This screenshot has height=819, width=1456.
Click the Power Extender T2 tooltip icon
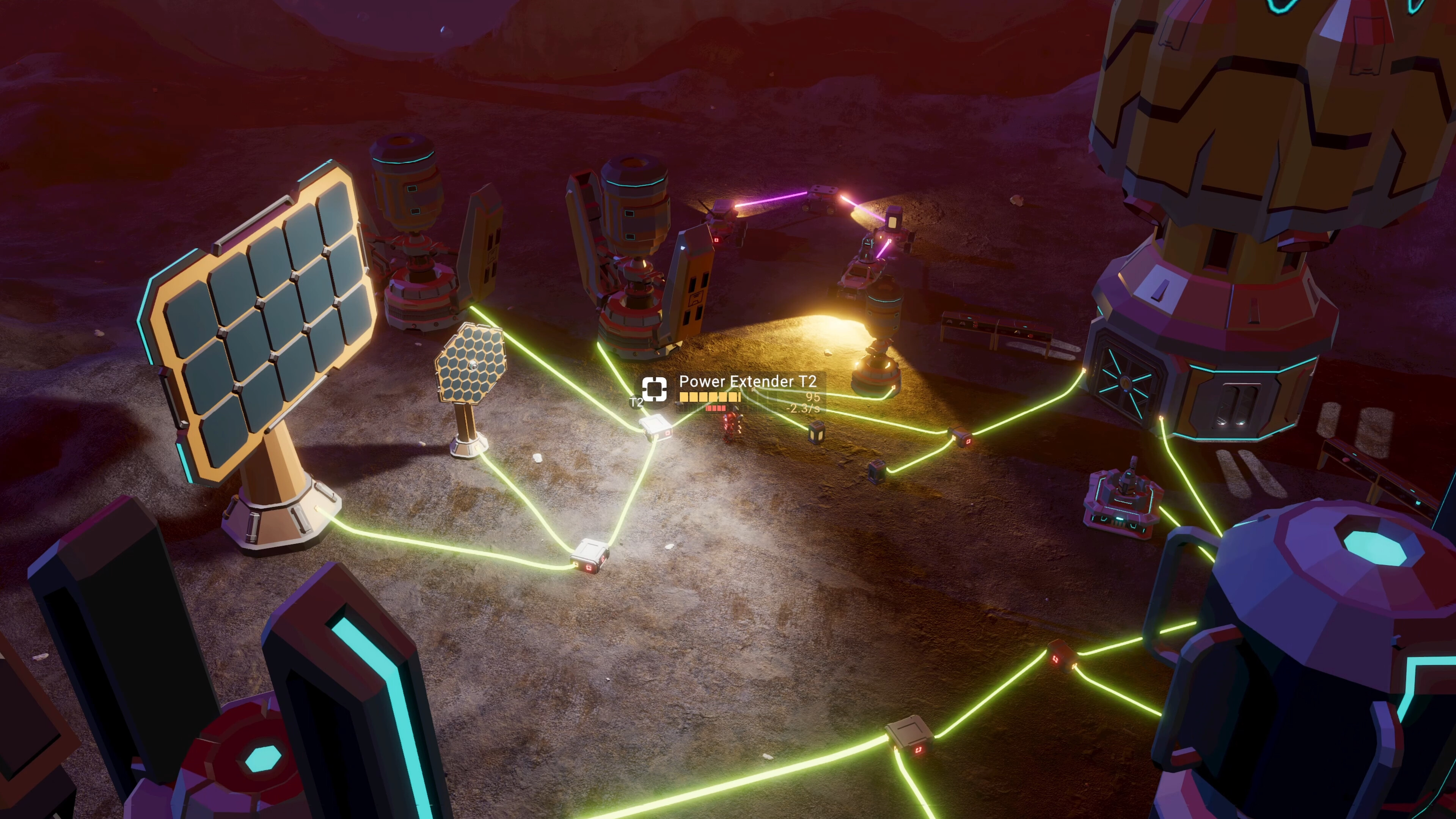coord(654,390)
